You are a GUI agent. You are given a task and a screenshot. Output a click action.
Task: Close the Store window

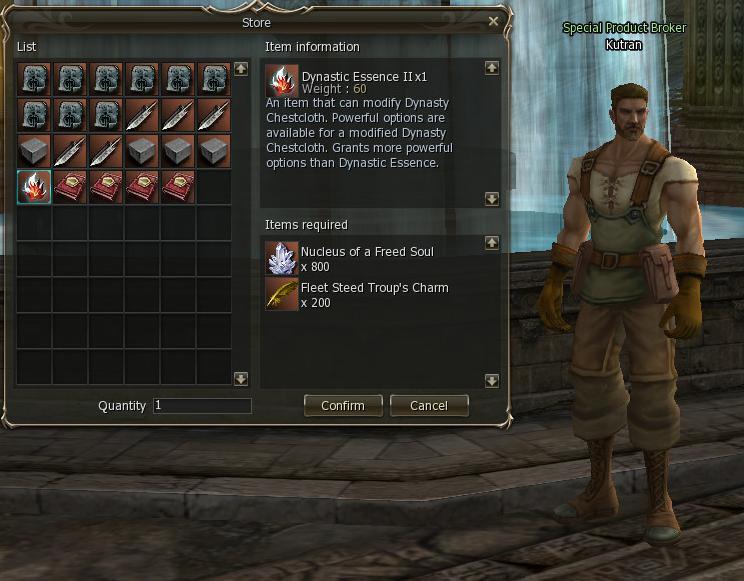click(x=493, y=21)
